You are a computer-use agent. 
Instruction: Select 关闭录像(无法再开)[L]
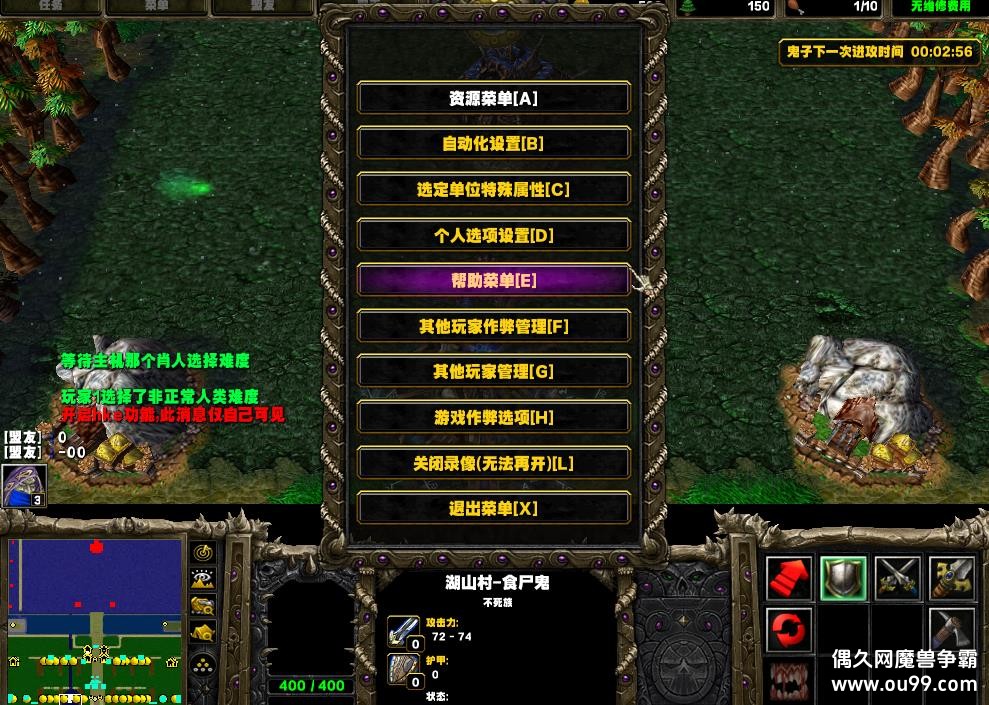tap(494, 463)
